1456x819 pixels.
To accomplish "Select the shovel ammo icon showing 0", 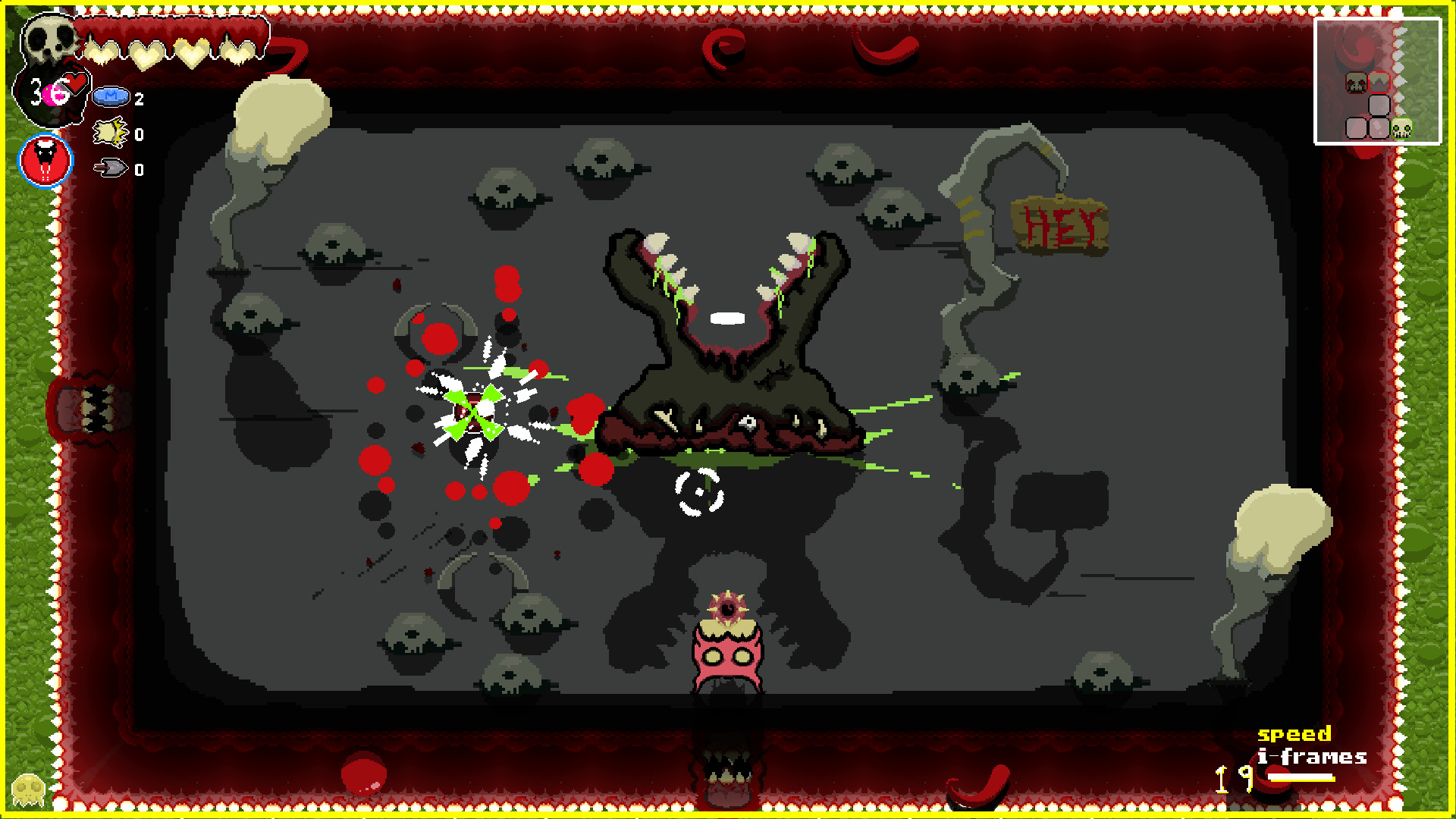I will click(x=109, y=166).
